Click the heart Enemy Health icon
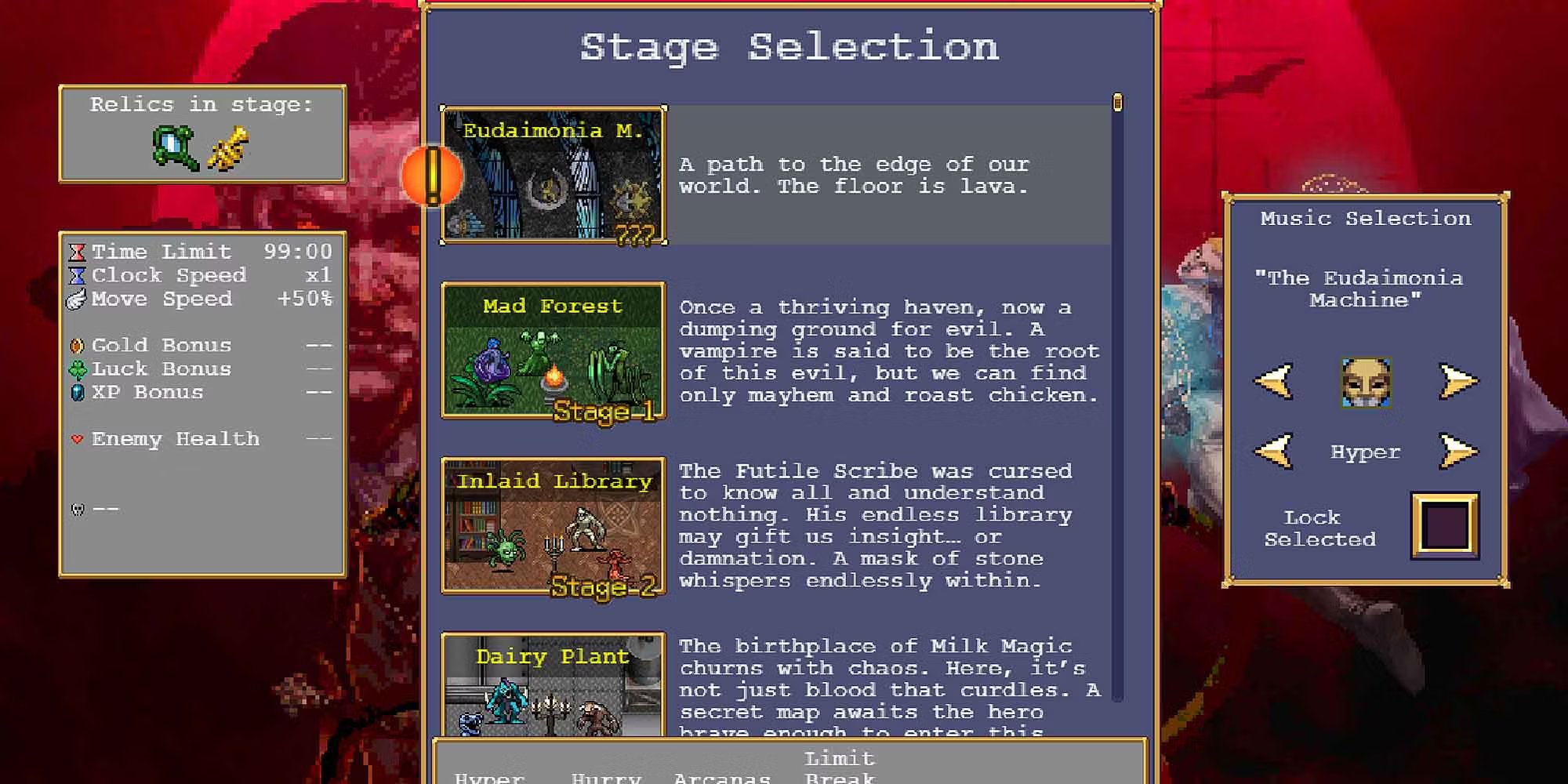The width and height of the screenshot is (1568, 784). 78,439
